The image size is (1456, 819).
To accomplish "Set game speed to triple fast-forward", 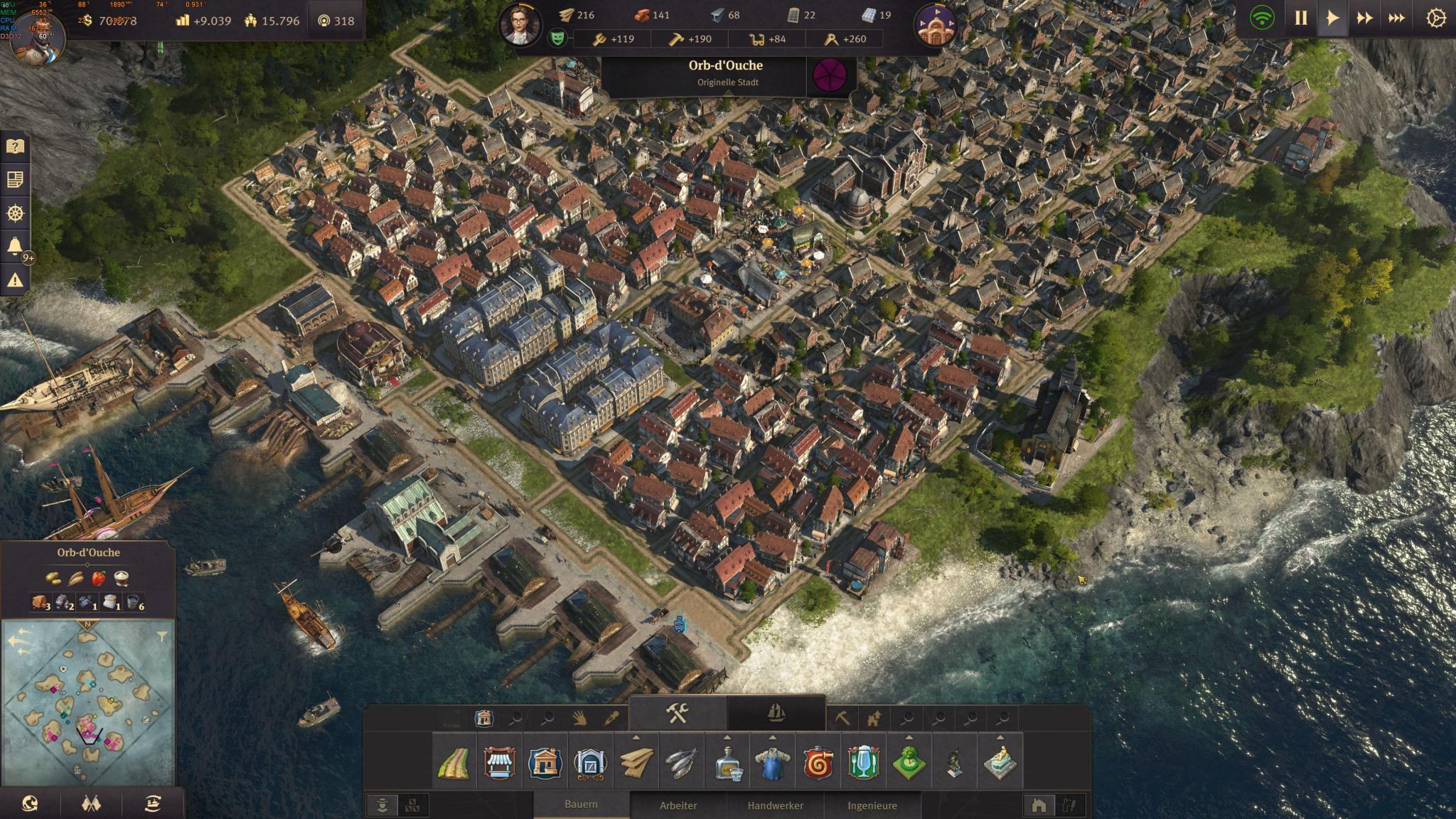I will (1396, 18).
